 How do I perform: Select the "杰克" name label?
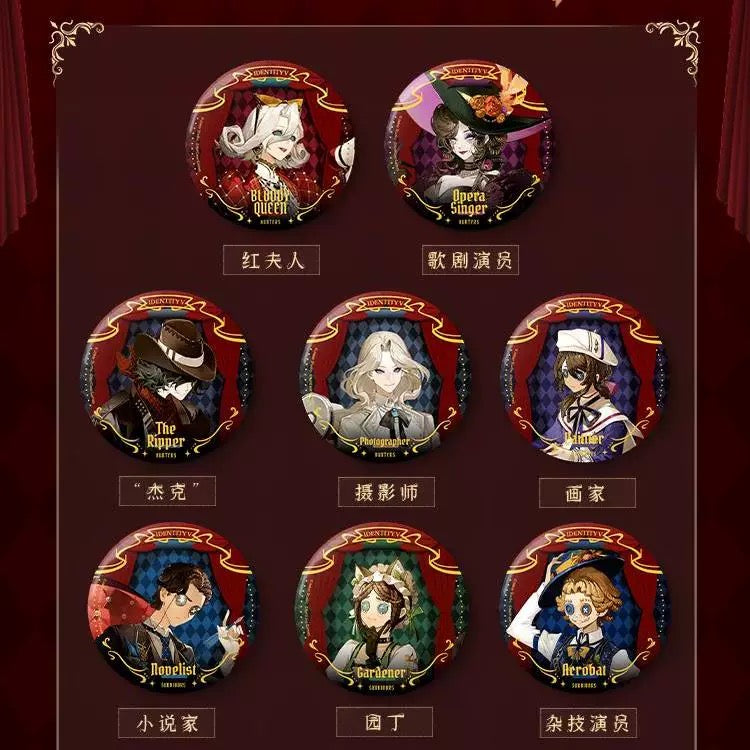point(167,492)
